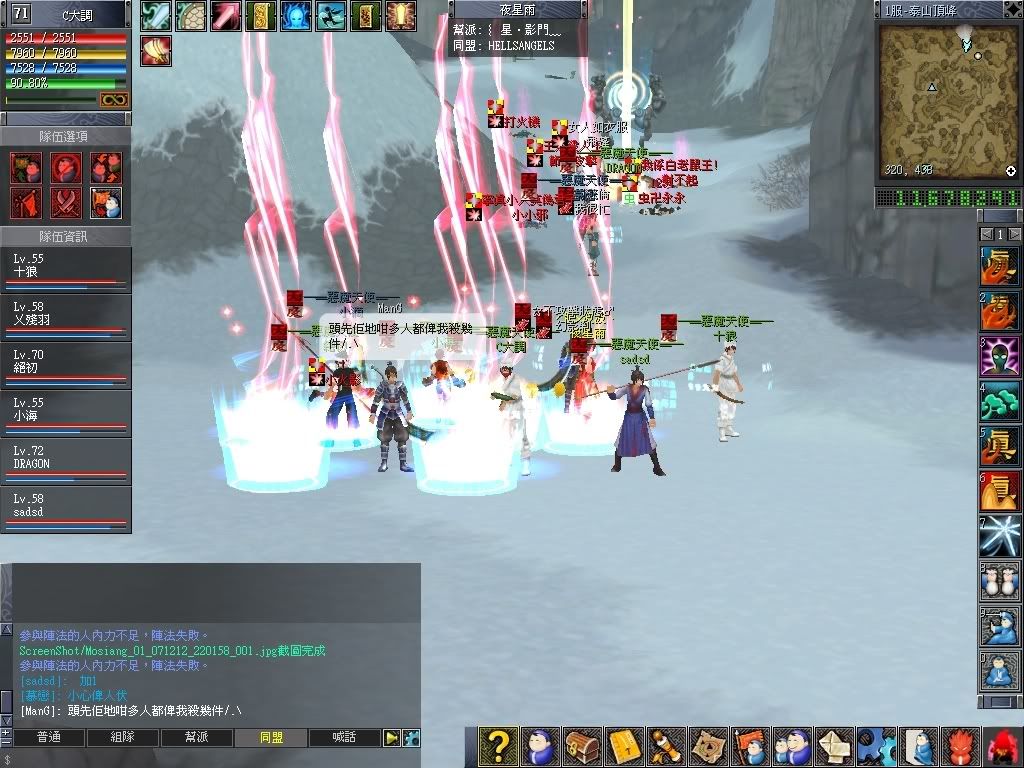Open the treasure chest inventory icon
The image size is (1024, 768).
pos(581,746)
